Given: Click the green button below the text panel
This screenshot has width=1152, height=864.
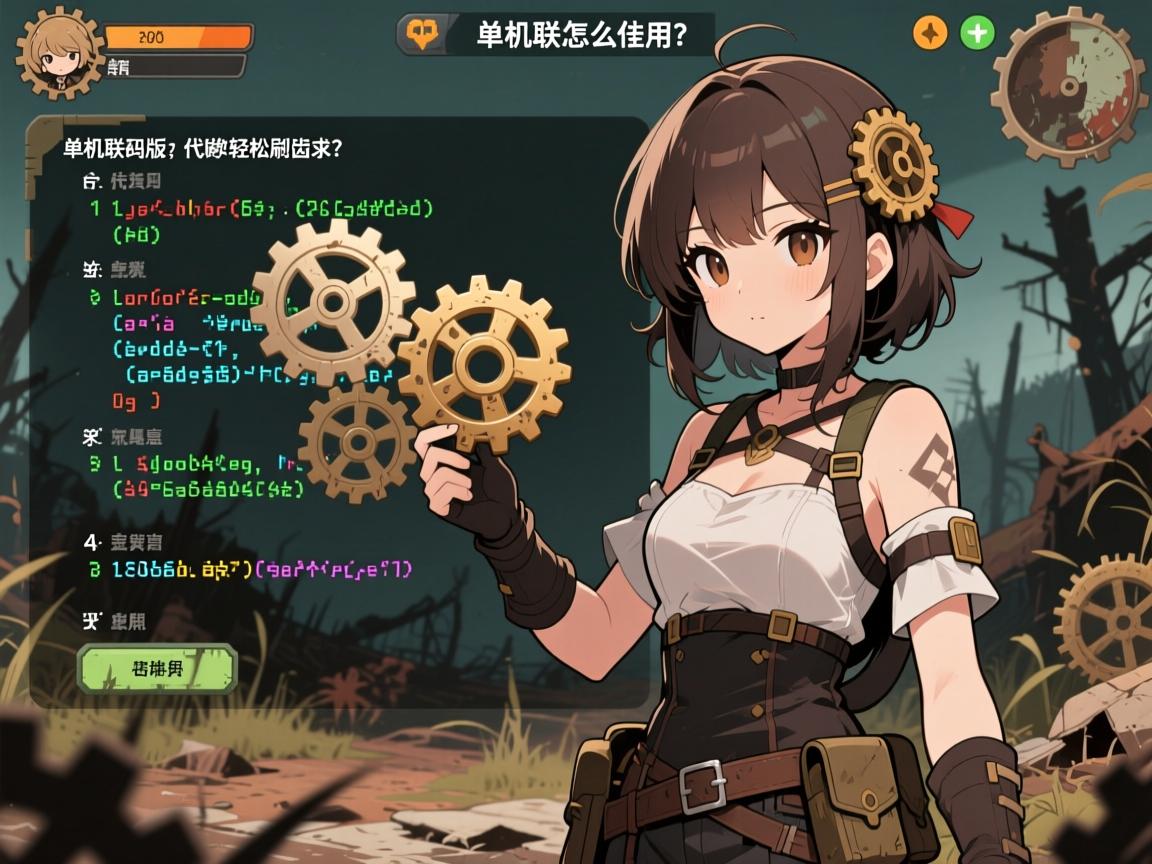Looking at the screenshot, I should (157, 668).
